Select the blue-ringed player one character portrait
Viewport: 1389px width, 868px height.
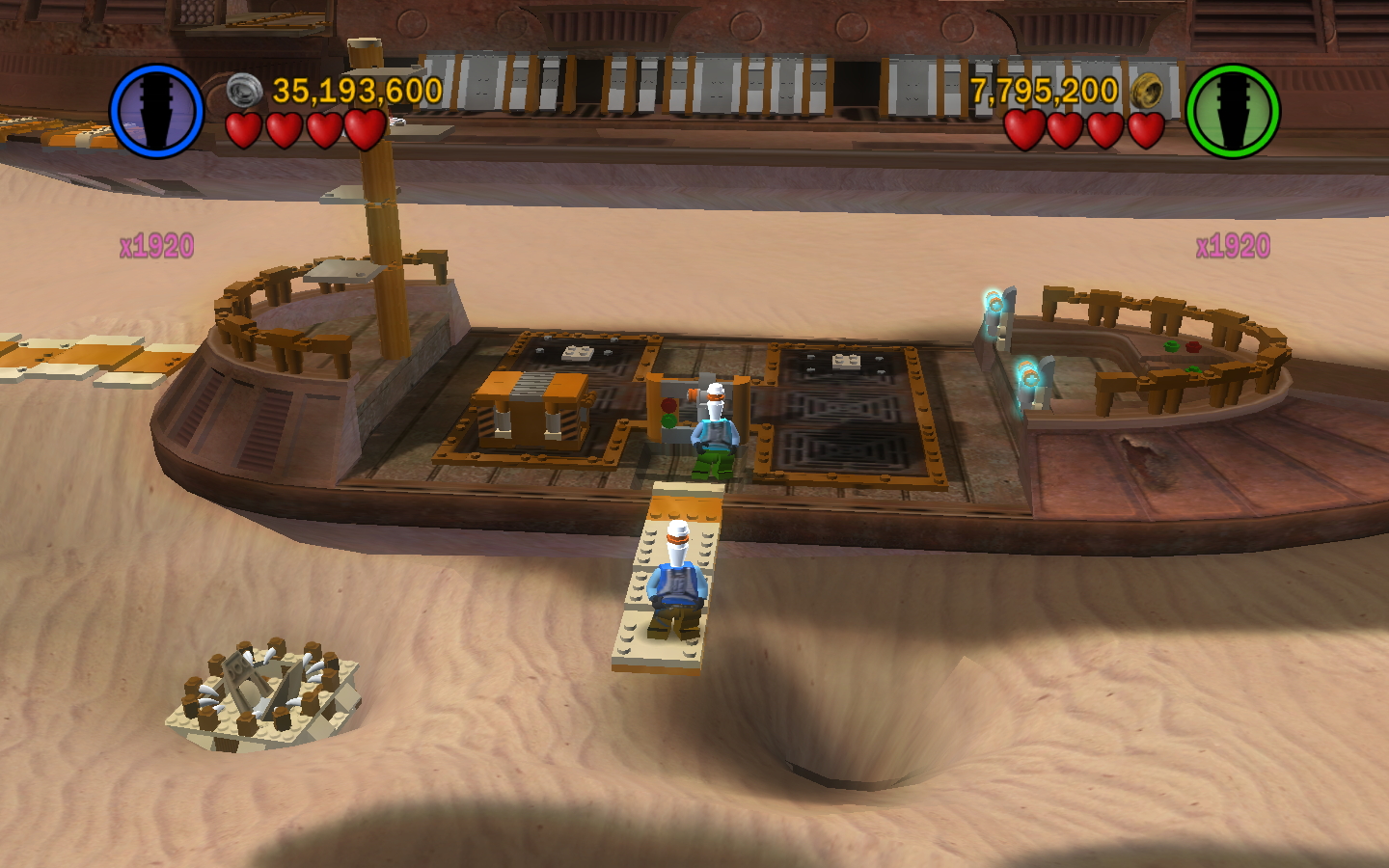click(157, 111)
